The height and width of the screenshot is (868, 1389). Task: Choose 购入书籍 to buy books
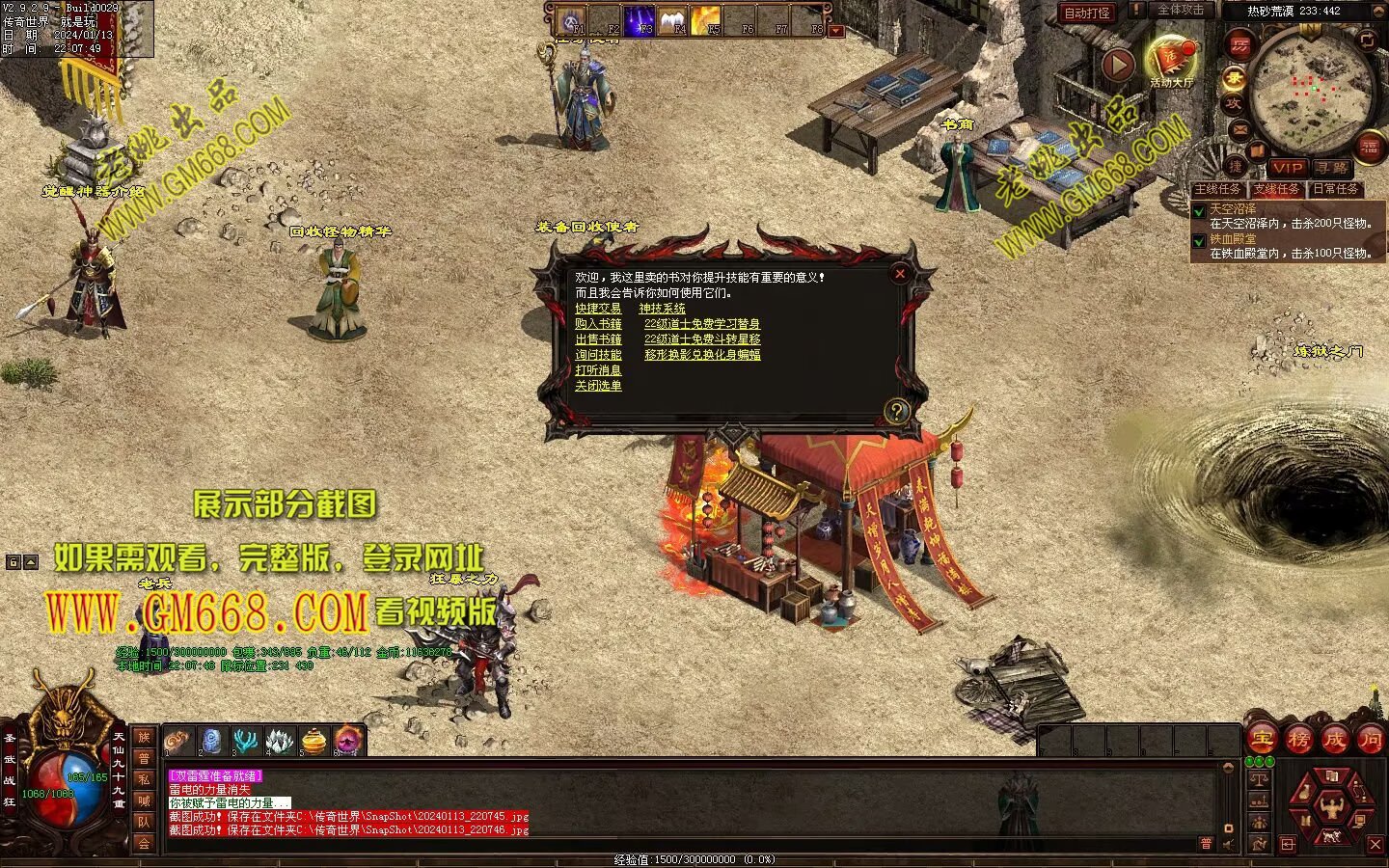pyautogui.click(x=598, y=324)
